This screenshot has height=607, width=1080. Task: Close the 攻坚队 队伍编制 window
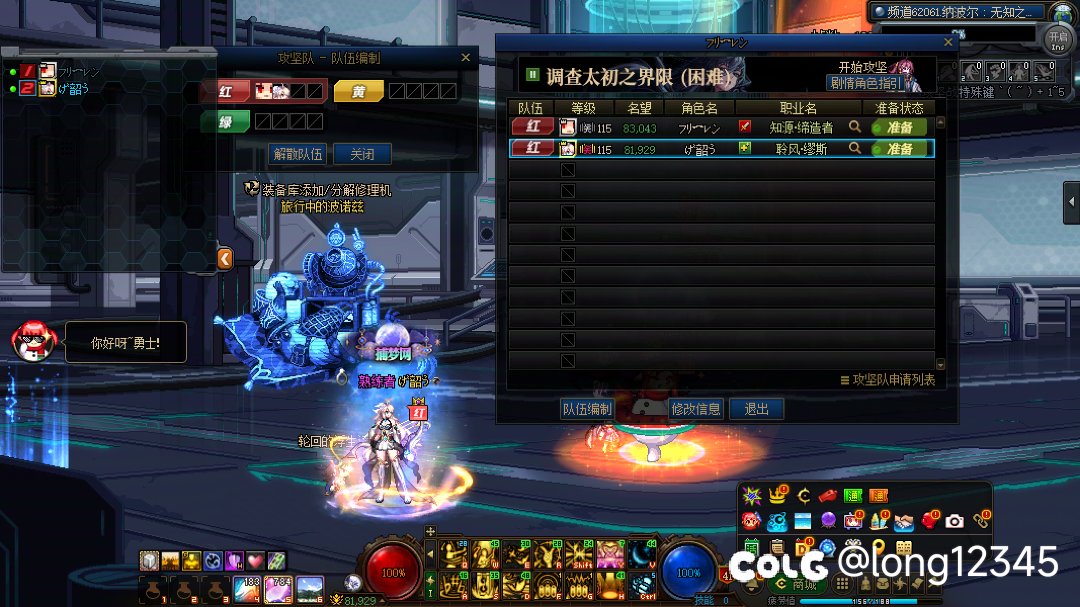click(465, 58)
